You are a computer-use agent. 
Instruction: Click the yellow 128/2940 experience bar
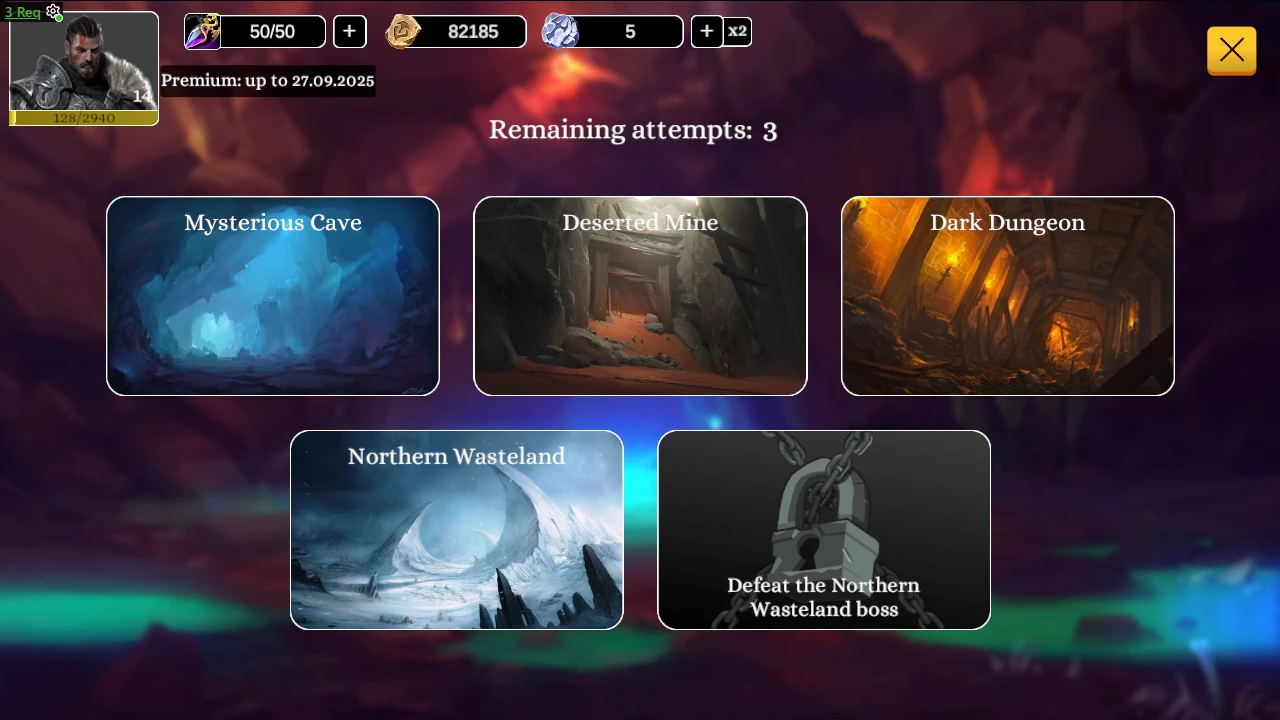click(84, 117)
